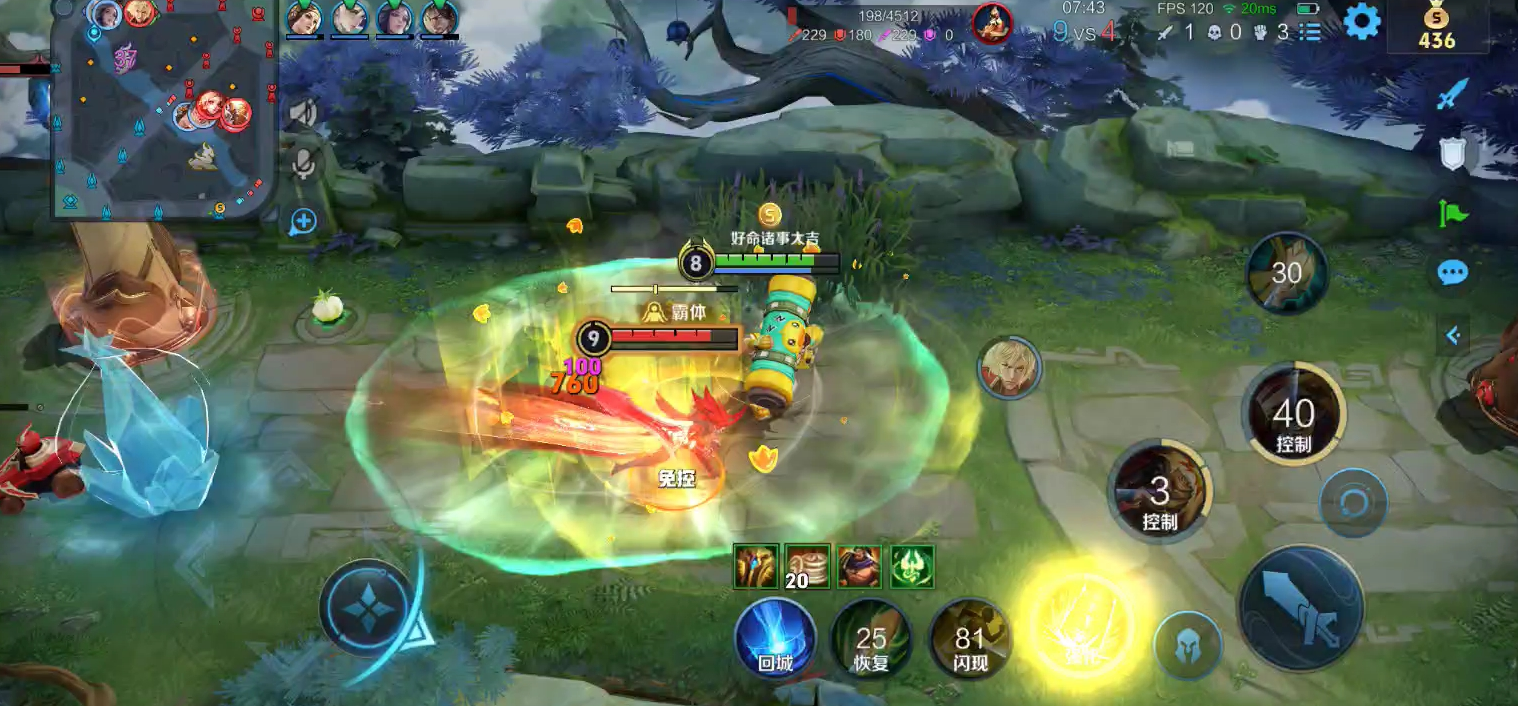This screenshot has width=1518, height=706.
Task: Cast the 闪现 flash spell
Action: 969,637
